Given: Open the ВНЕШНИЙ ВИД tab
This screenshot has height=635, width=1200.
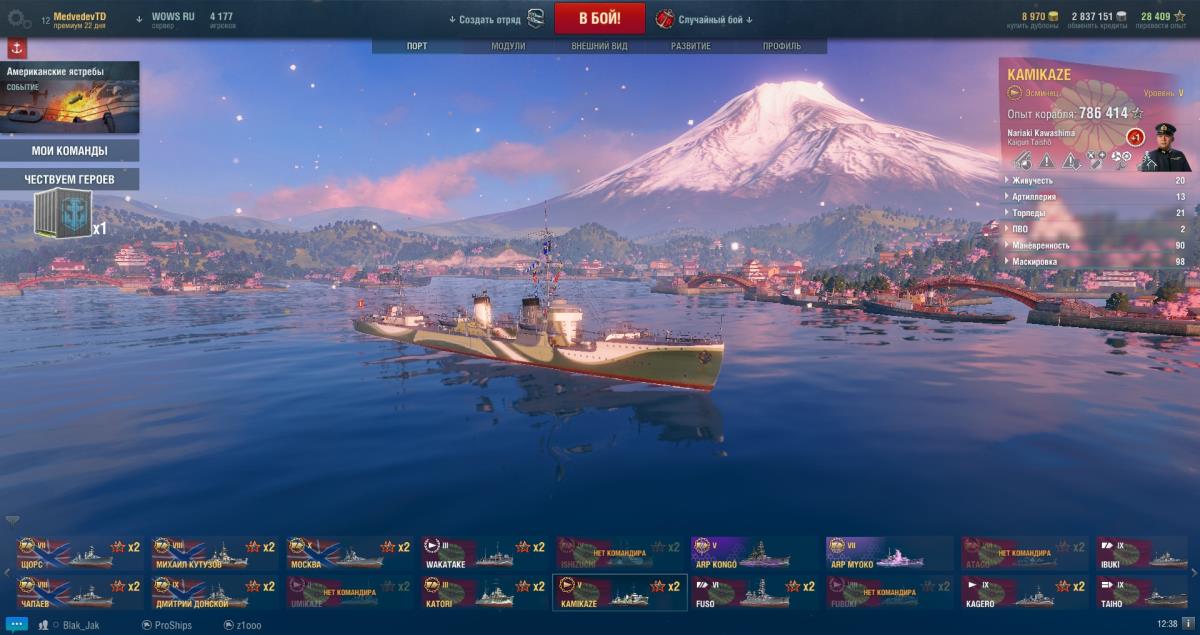Looking at the screenshot, I should pyautogui.click(x=599, y=46).
